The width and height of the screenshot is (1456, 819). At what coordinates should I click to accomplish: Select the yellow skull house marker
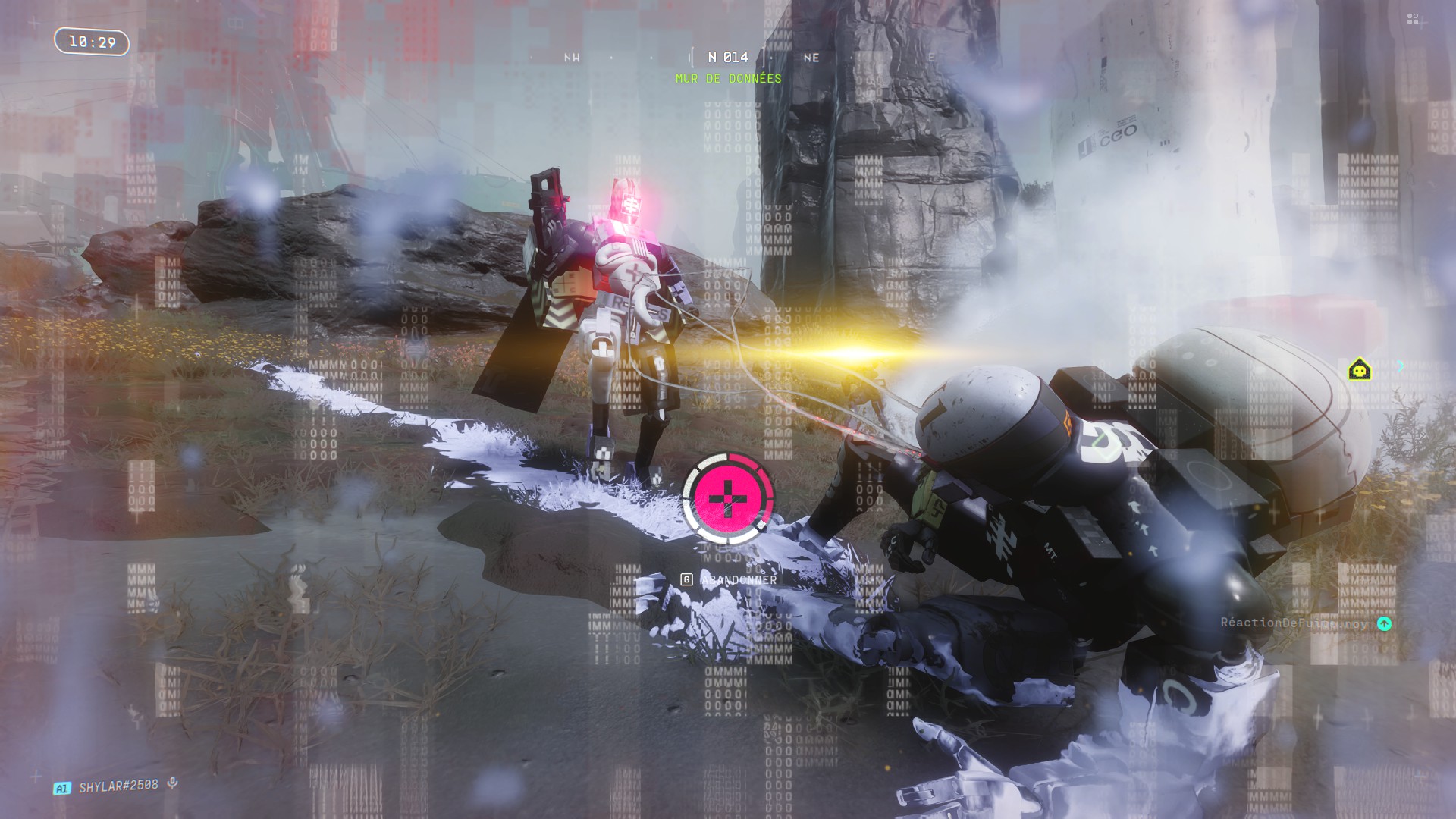tap(1359, 369)
